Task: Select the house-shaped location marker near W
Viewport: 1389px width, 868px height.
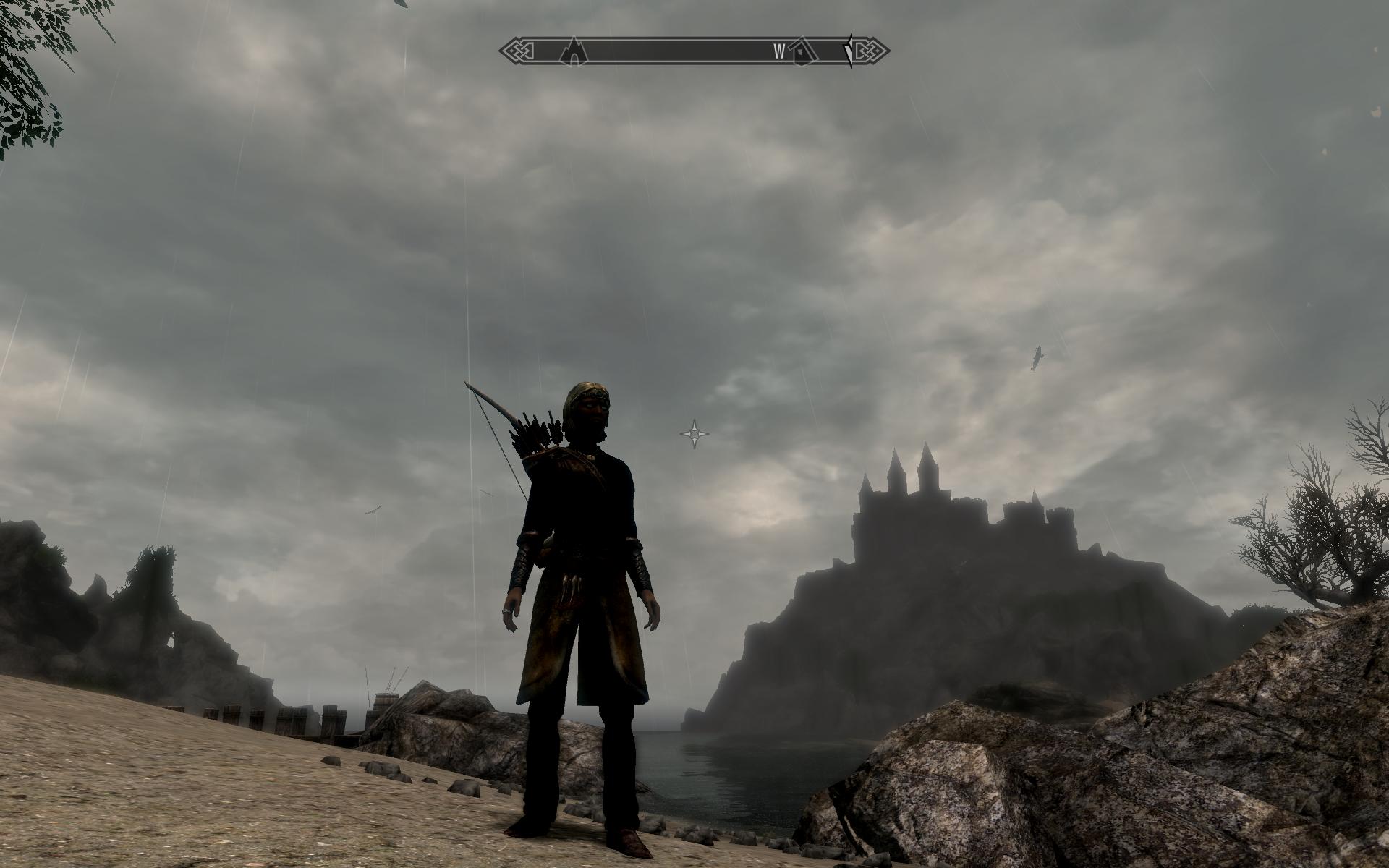Action: coord(801,51)
